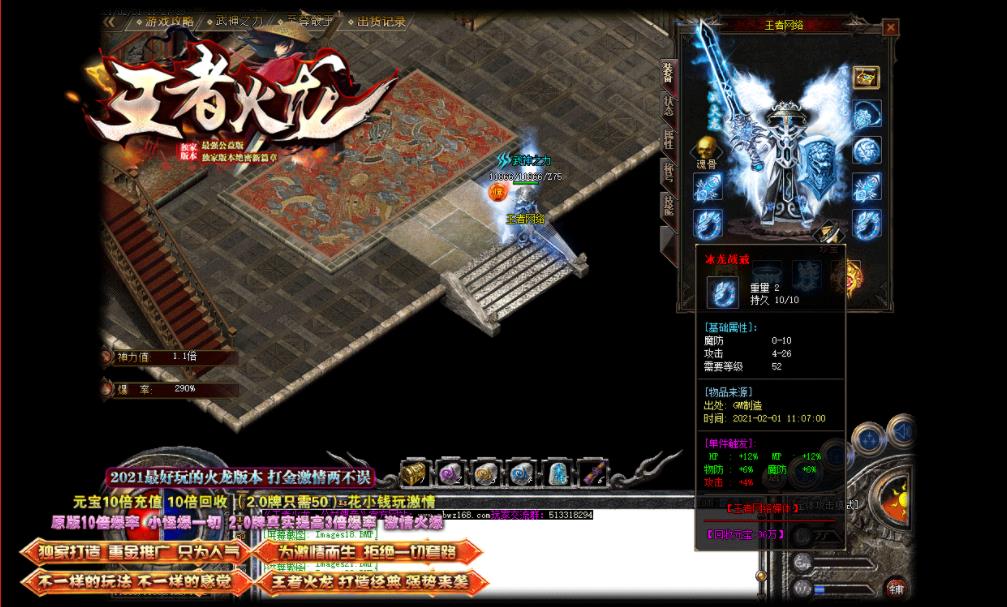The height and width of the screenshot is (607, 1007).
Task: Switch to the 装备 equipment tab
Action: pyautogui.click(x=667, y=73)
